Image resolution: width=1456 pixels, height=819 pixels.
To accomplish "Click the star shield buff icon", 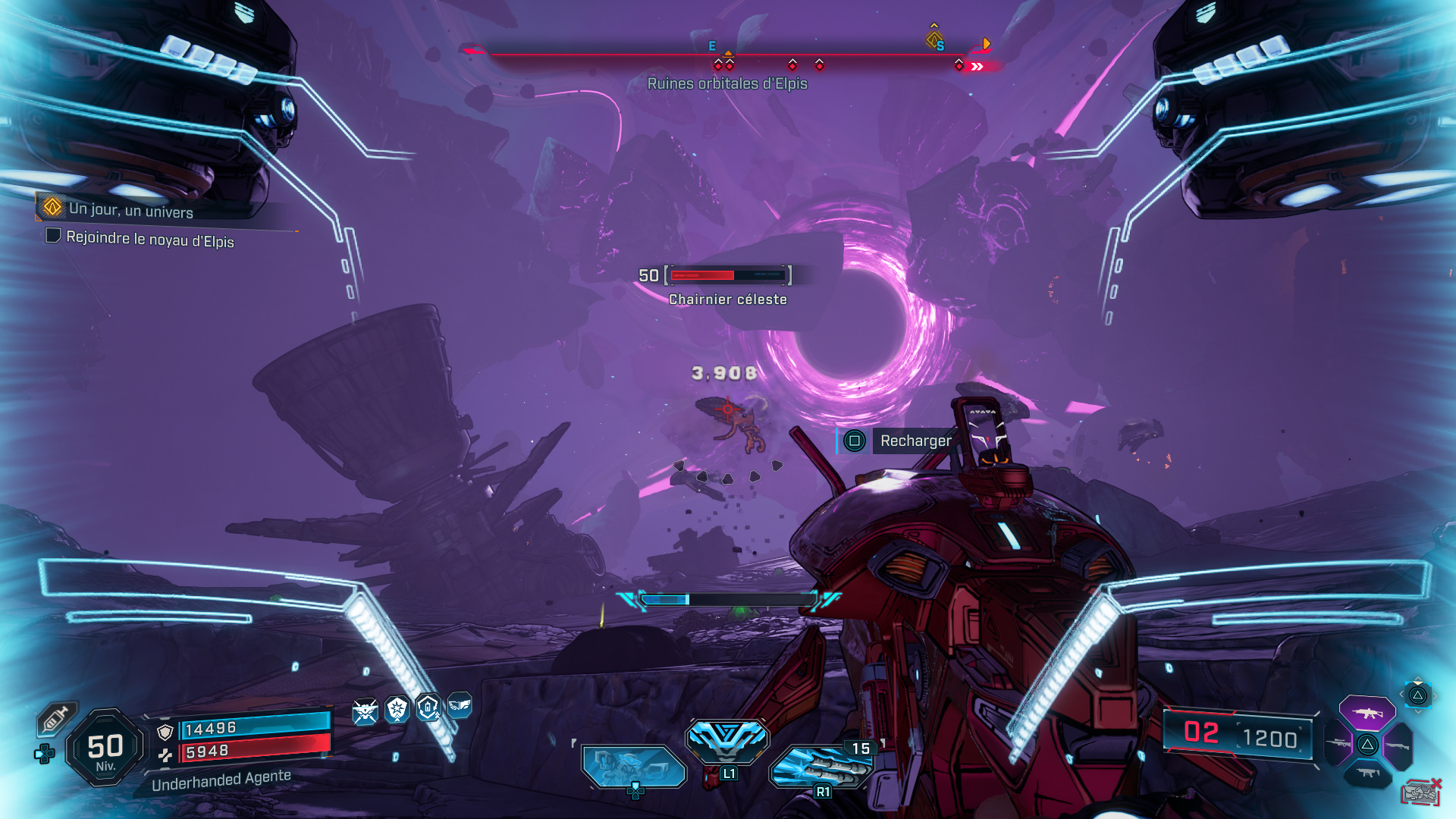I will click(396, 711).
